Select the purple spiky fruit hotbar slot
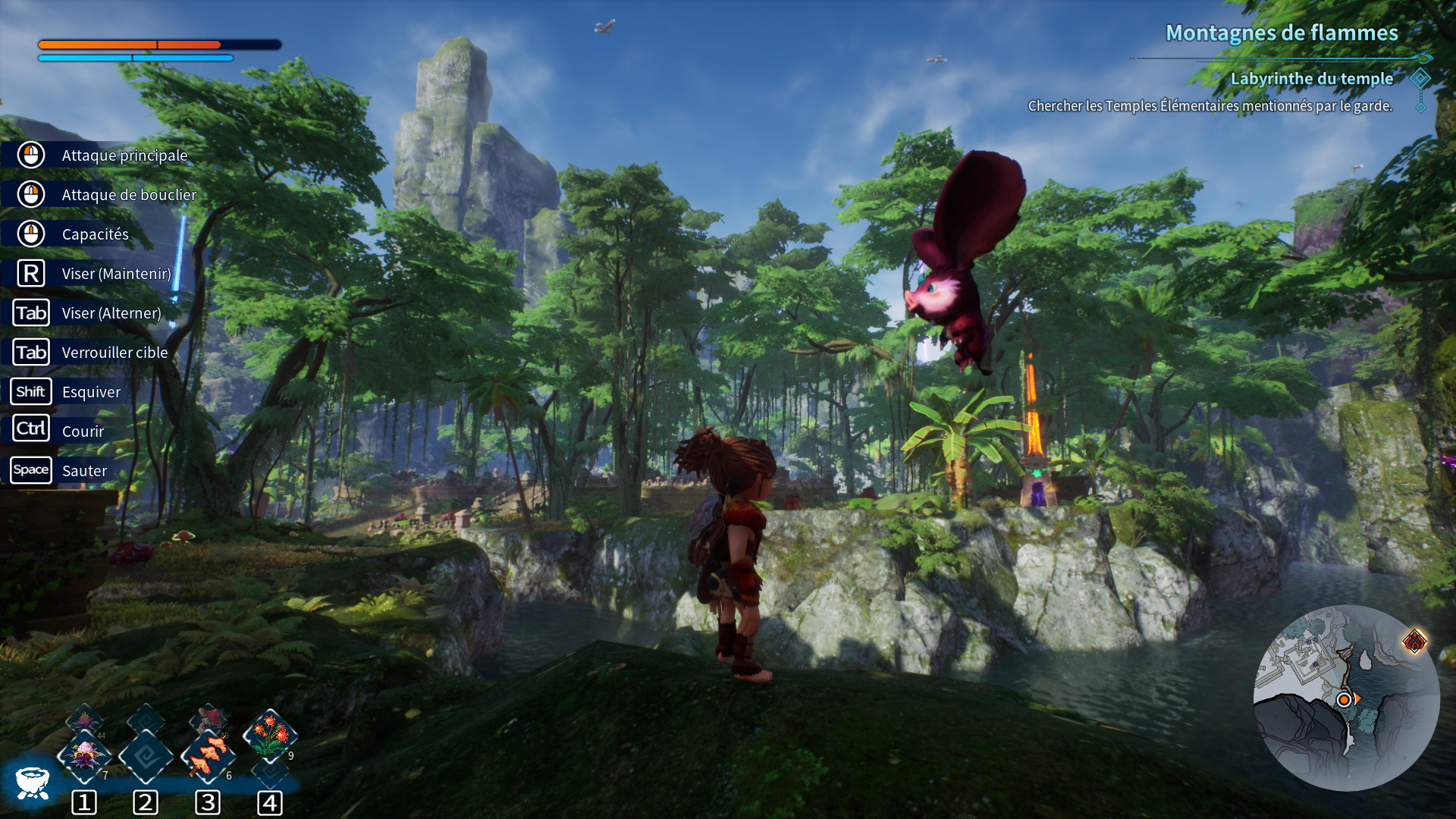Viewport: 1456px width, 819px height. pos(84,755)
